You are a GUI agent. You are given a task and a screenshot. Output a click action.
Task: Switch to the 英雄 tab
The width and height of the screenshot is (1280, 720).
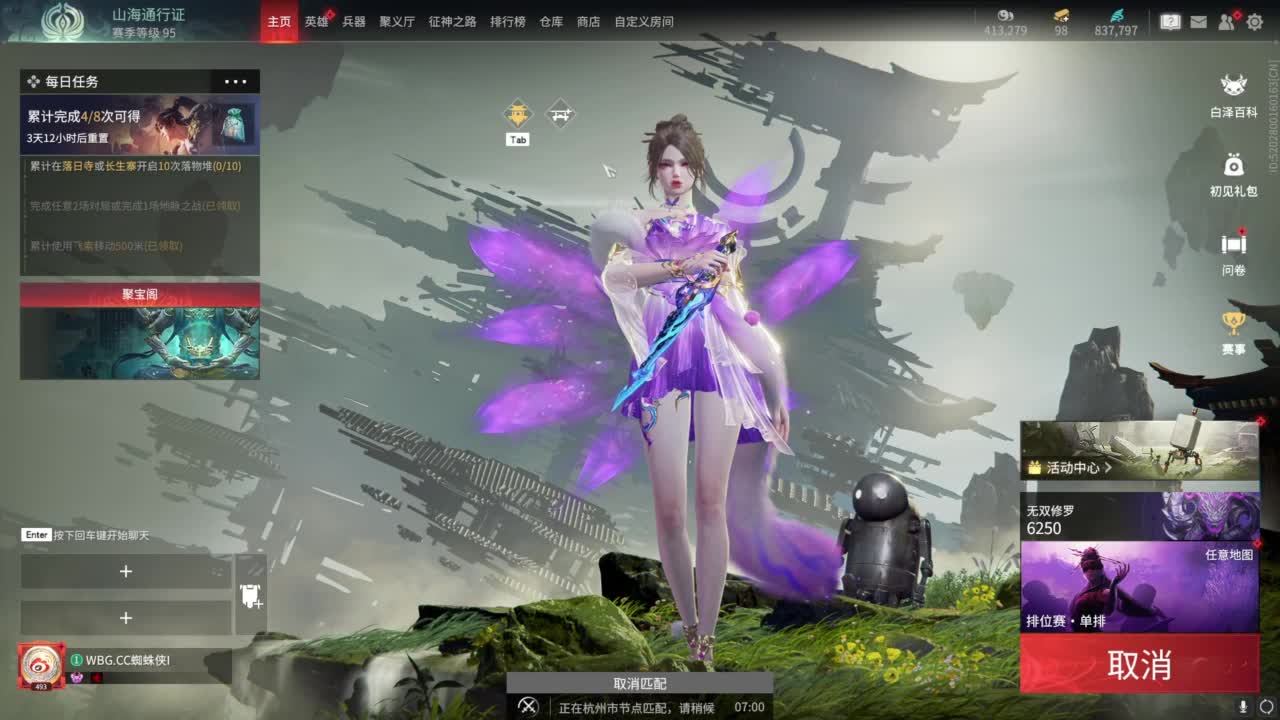[315, 20]
